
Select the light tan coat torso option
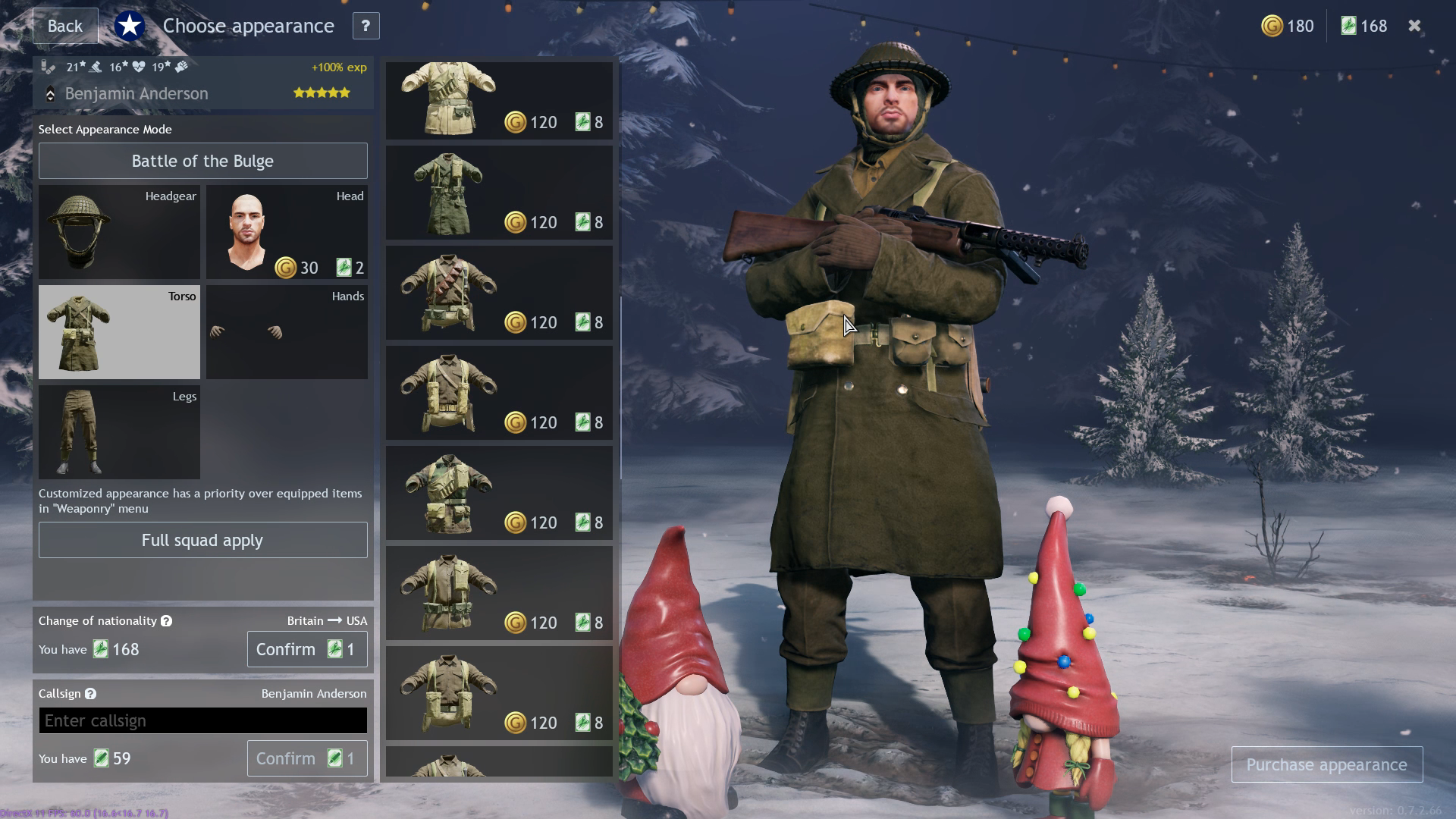(499, 100)
